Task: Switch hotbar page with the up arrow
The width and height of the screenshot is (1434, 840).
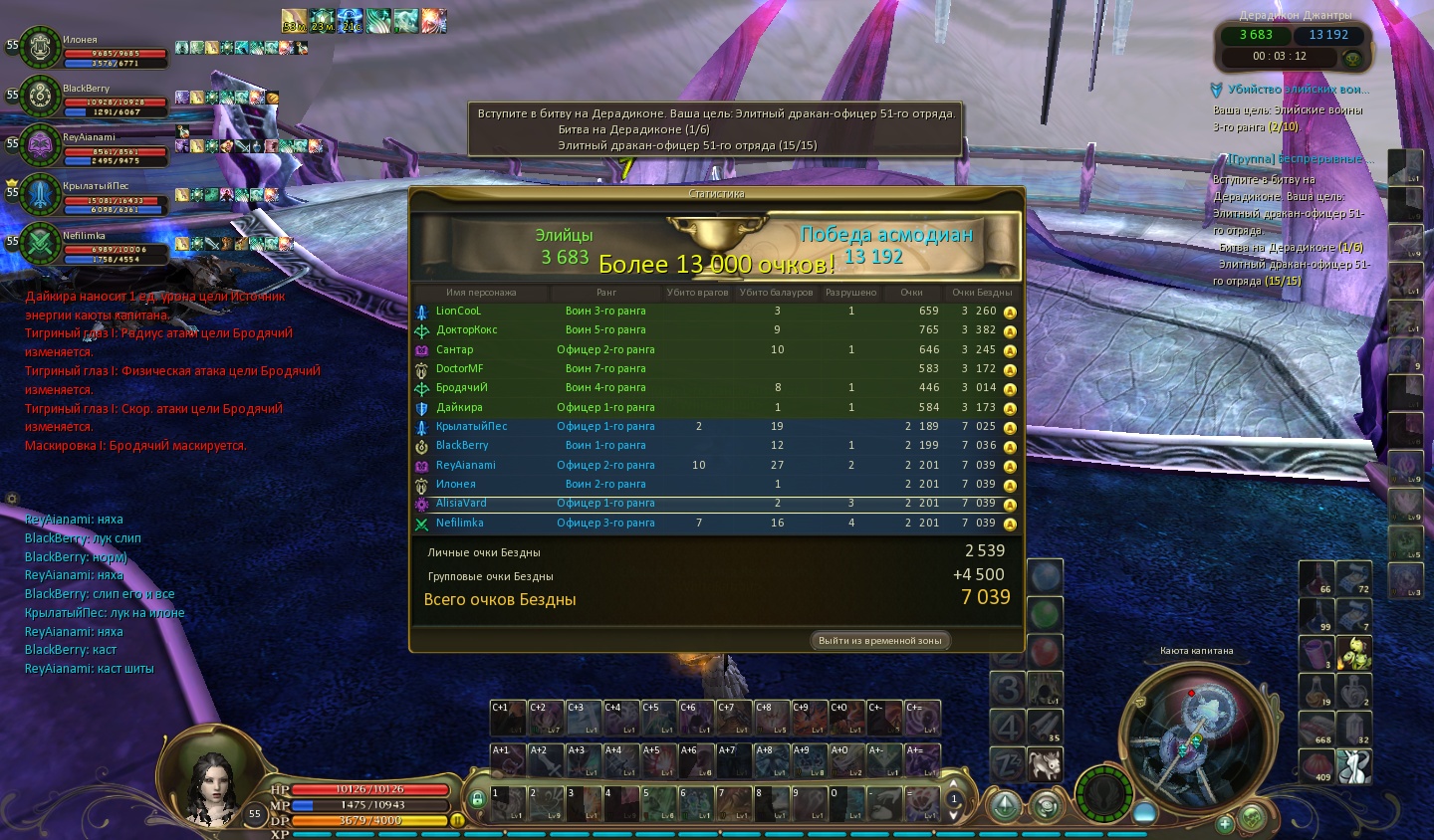Action: (954, 784)
